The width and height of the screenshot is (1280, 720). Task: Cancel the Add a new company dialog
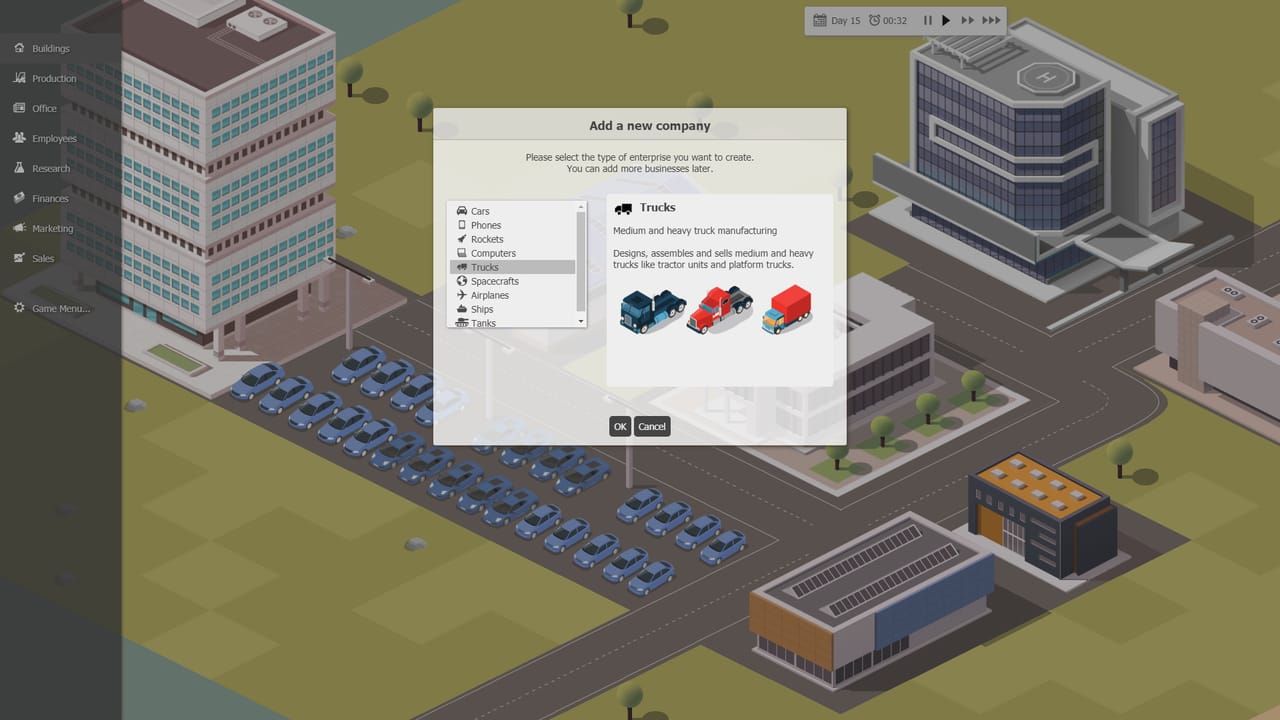tap(652, 426)
